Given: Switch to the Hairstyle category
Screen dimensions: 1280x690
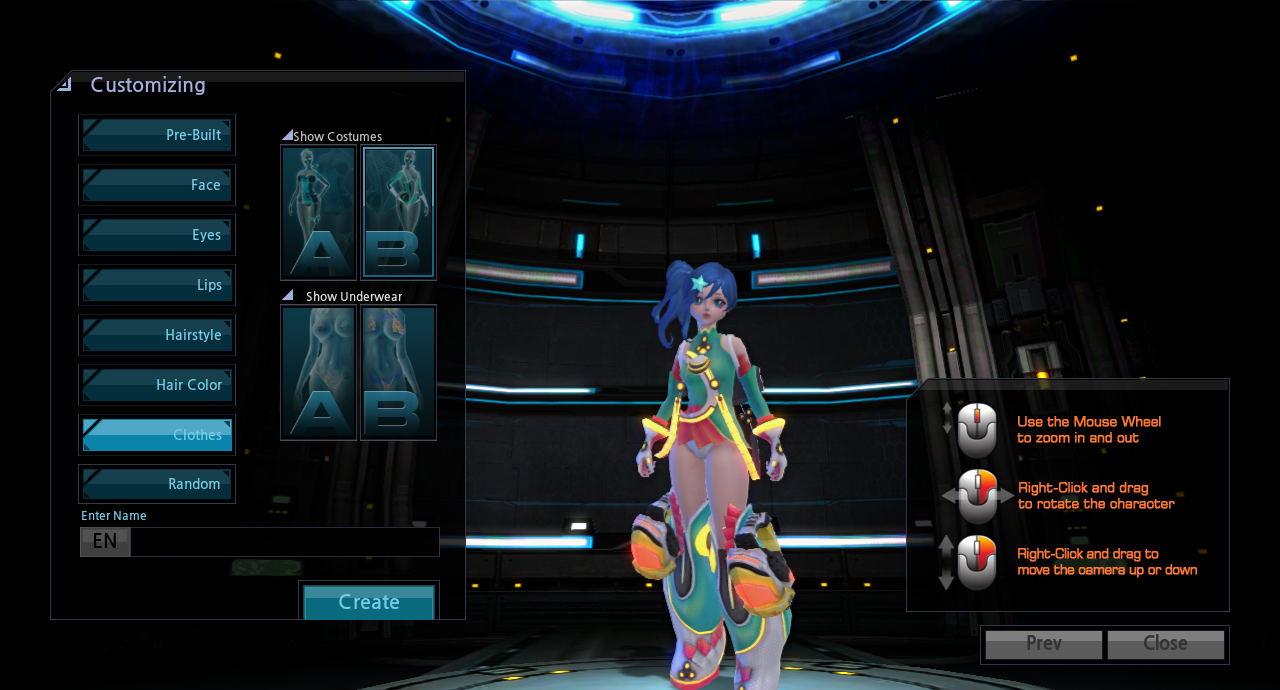Looking at the screenshot, I should tap(157, 335).
